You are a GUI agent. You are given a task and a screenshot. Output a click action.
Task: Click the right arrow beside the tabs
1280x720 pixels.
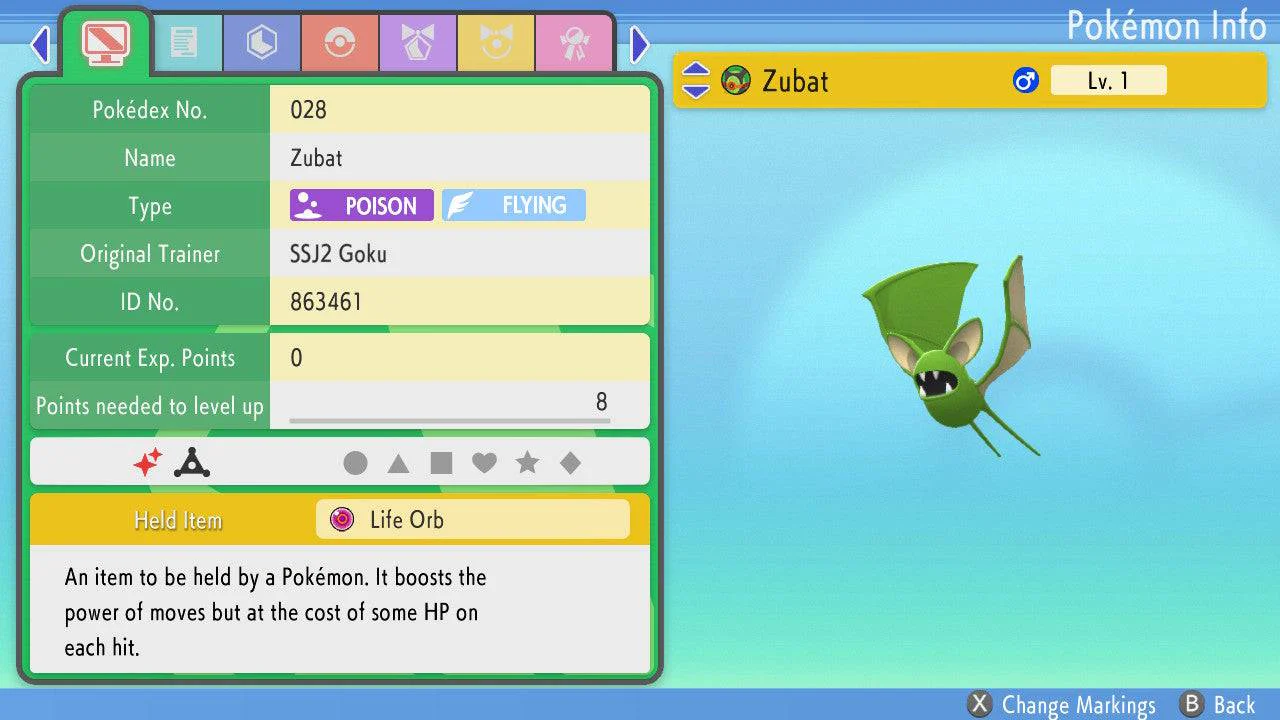coord(640,44)
